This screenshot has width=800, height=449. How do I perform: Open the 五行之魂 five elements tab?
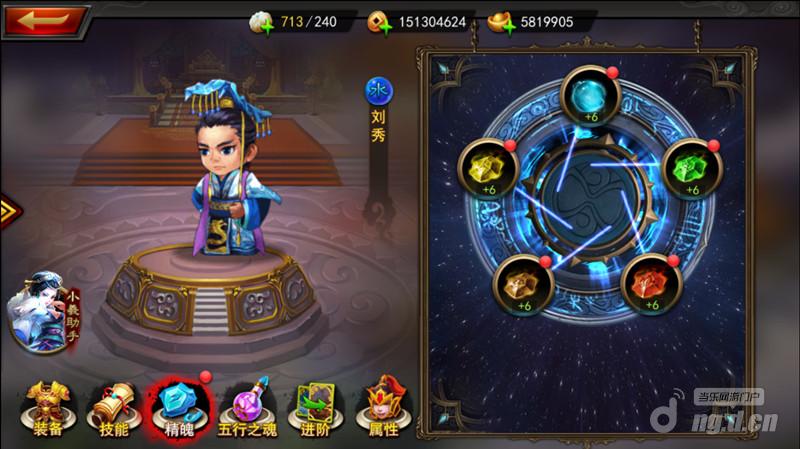pyautogui.click(x=247, y=410)
